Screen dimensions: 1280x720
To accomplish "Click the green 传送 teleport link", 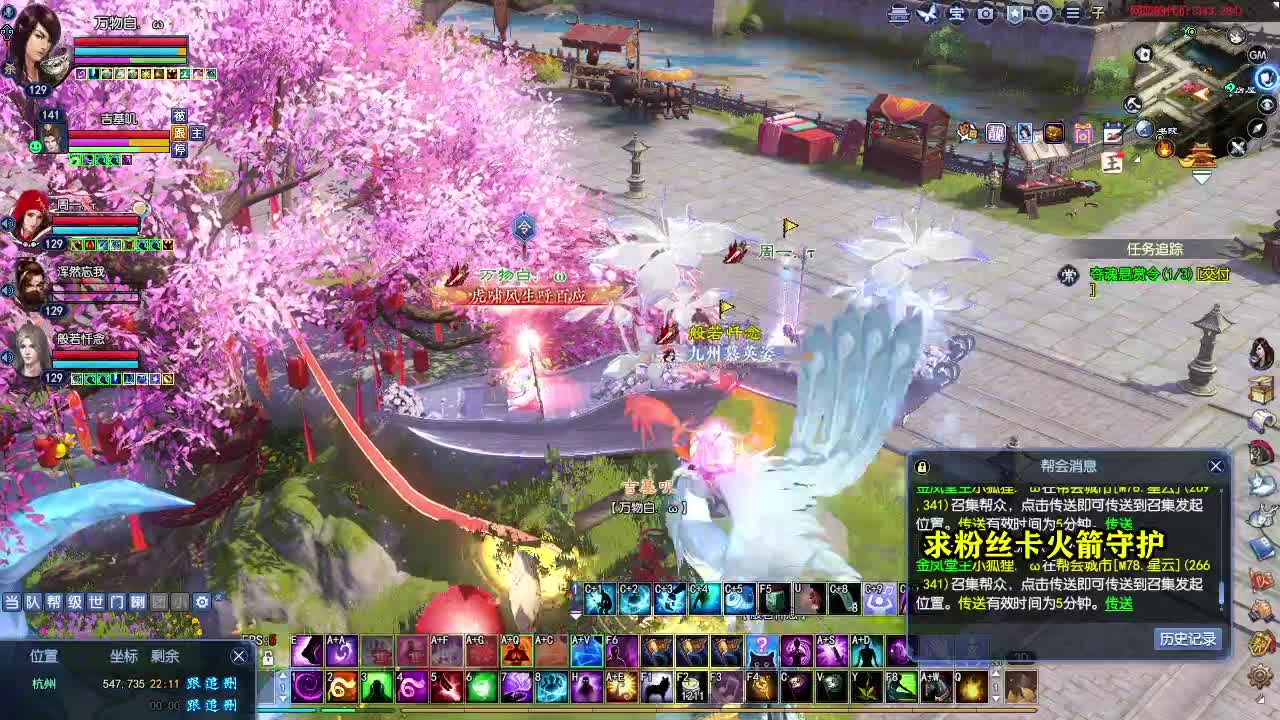I will 1118,604.
